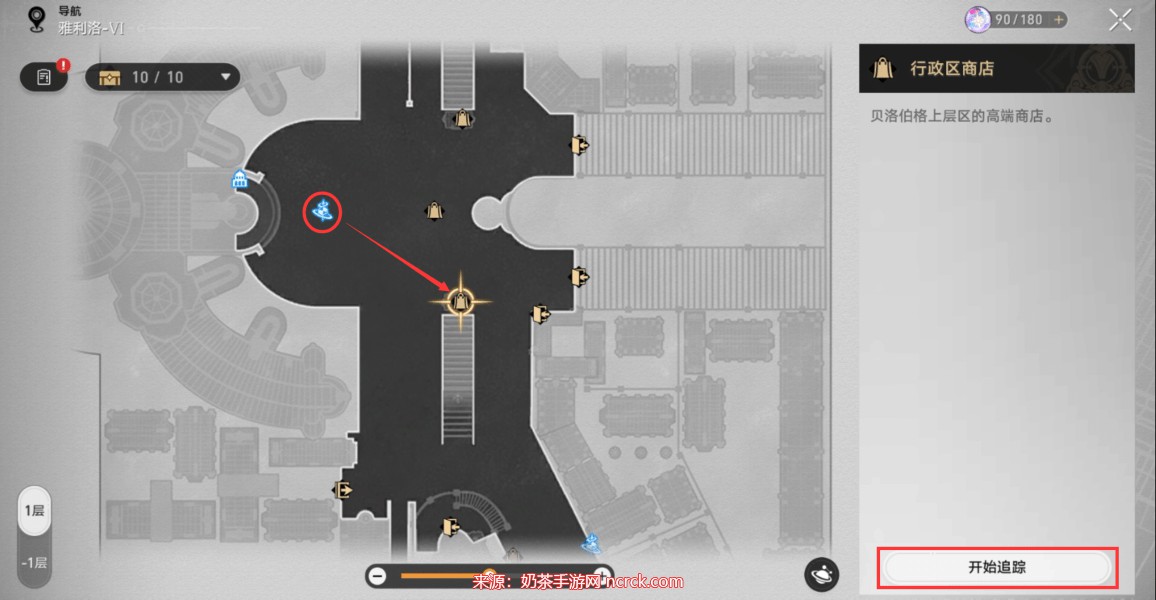Select the red-circled space anchor teleport marker
The height and width of the screenshot is (600, 1156).
pos(323,210)
